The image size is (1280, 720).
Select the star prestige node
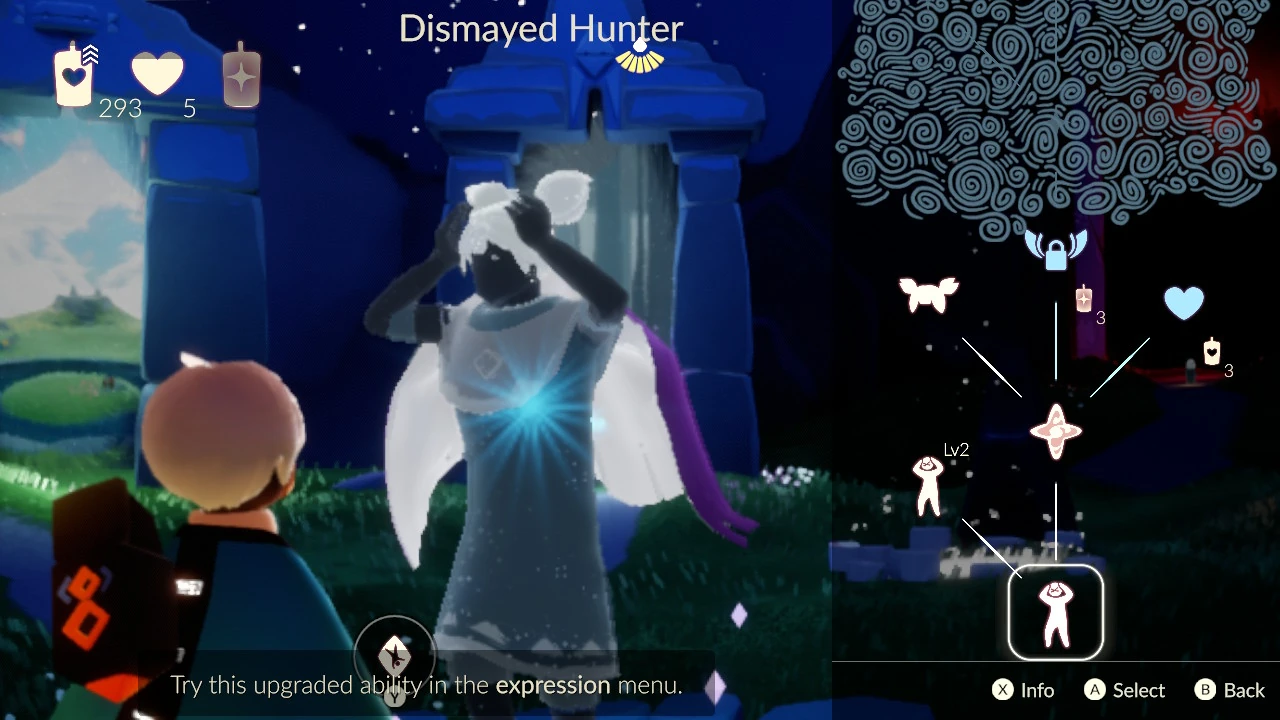(x=1056, y=432)
